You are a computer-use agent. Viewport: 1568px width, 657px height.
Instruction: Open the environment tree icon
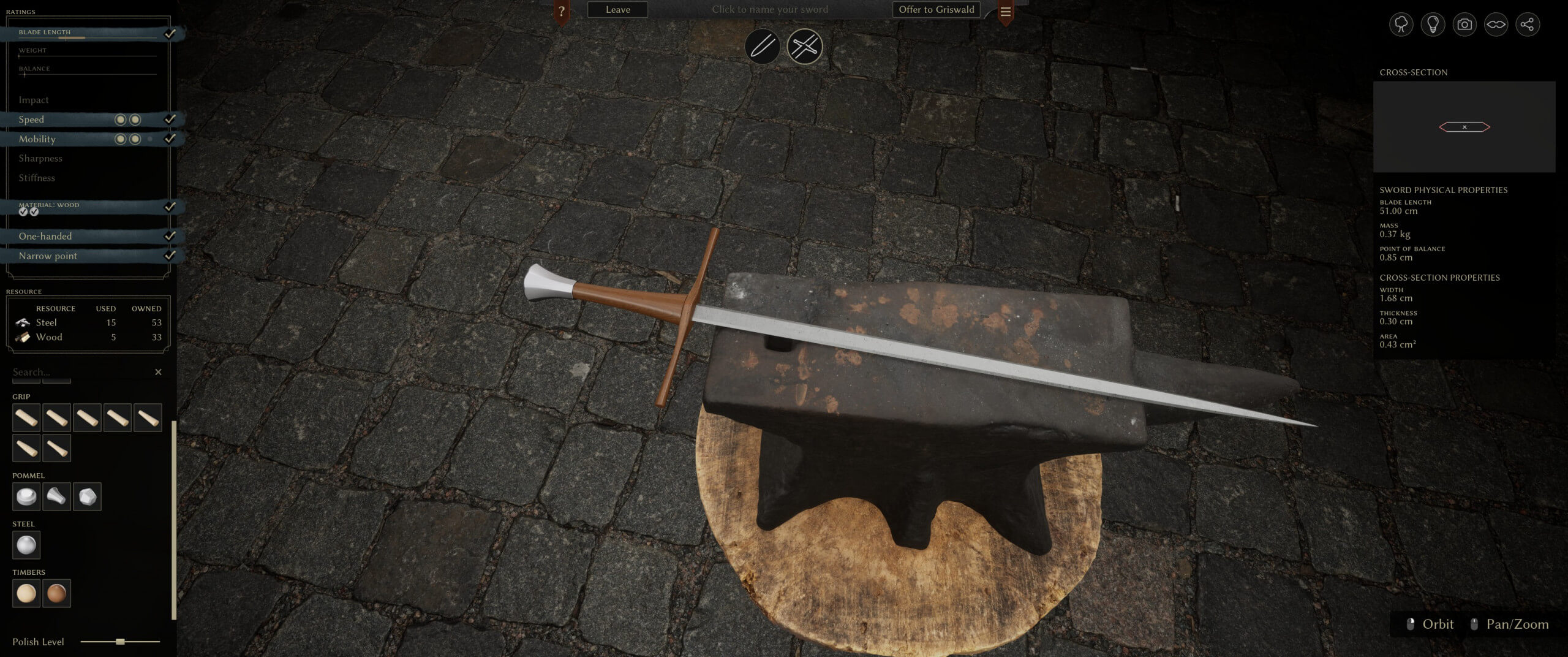point(1401,24)
